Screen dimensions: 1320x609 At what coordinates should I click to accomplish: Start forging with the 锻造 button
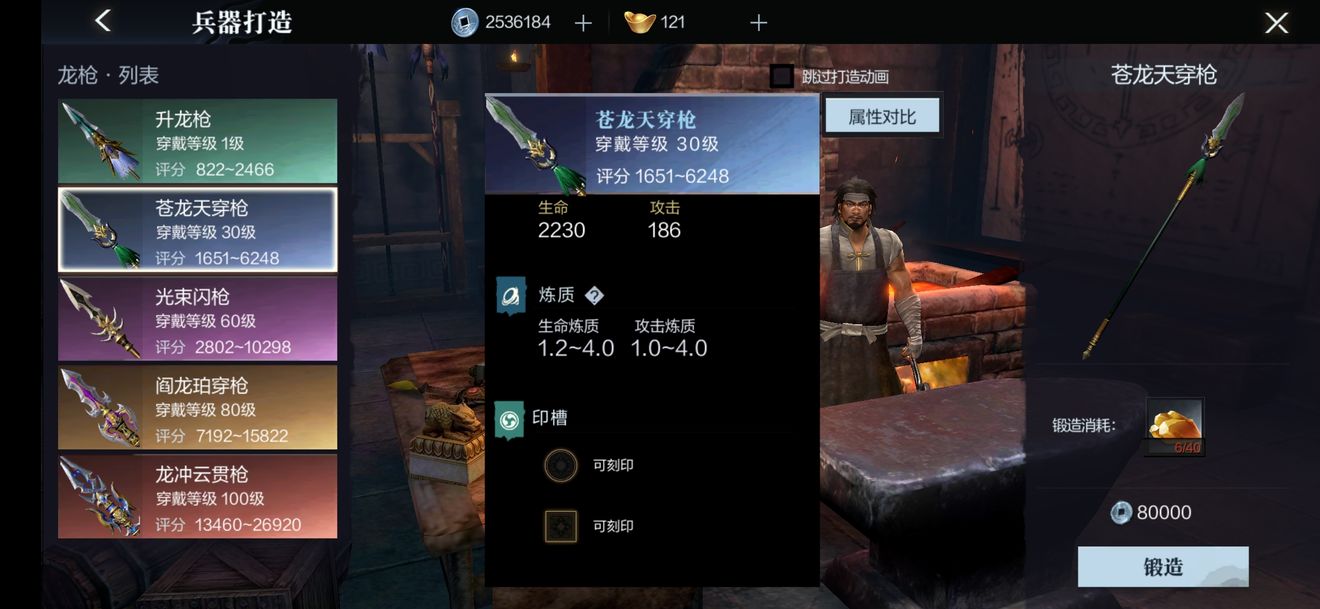point(1162,567)
